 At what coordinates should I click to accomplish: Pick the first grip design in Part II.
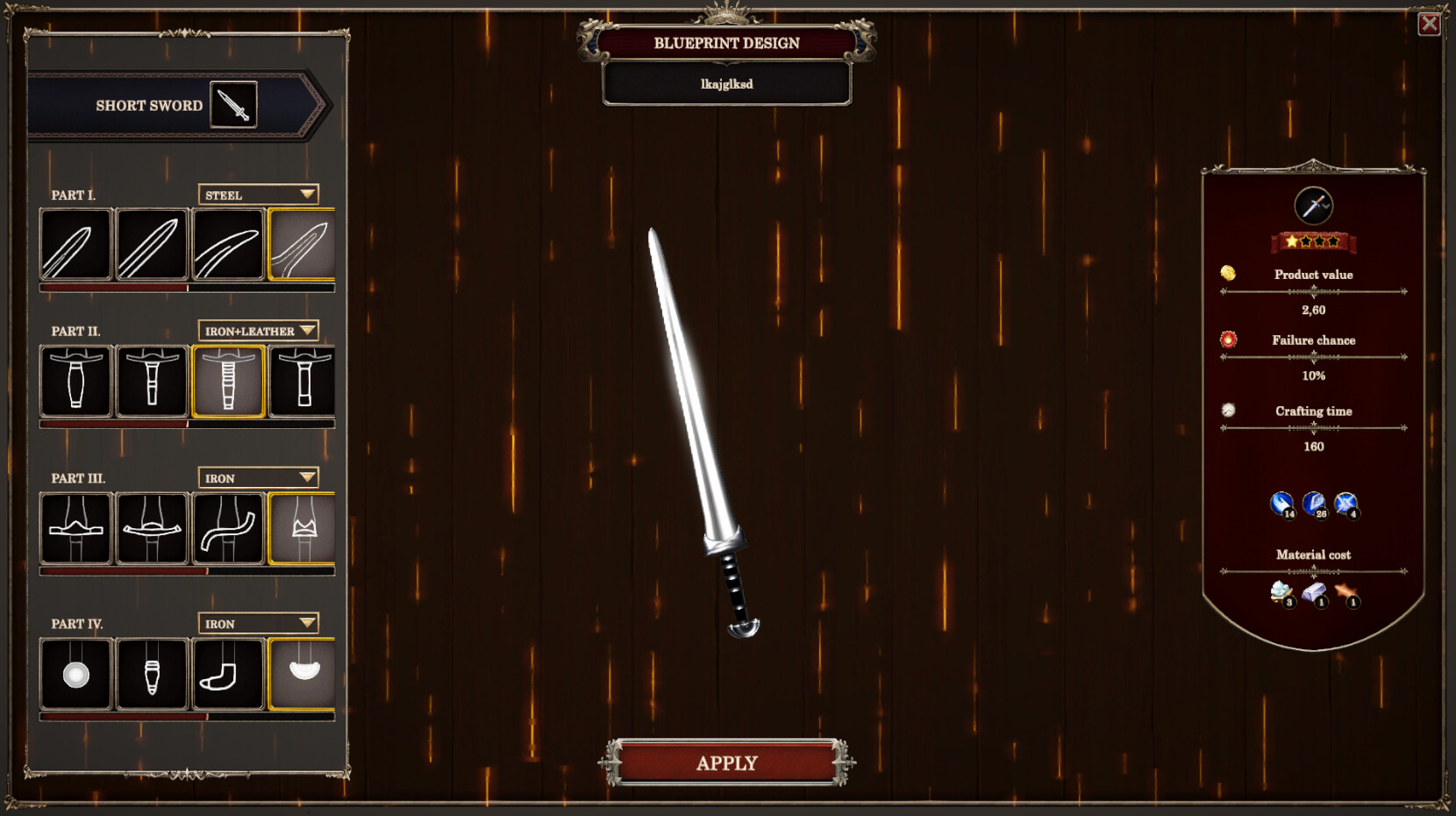75,381
